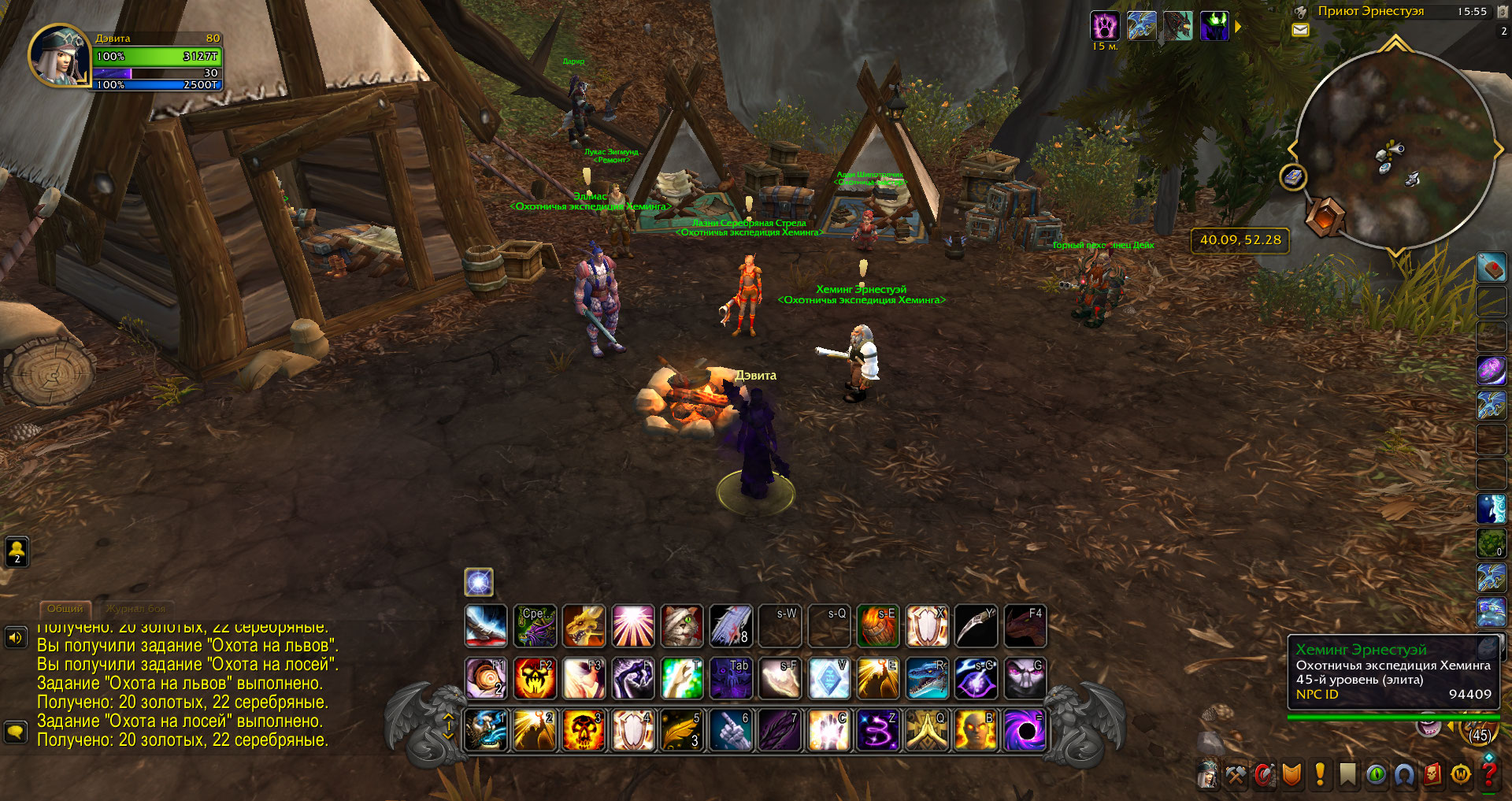Image resolution: width=1512 pixels, height=801 pixels.
Task: Open the mount collections horseshoe button
Action: click(1404, 775)
